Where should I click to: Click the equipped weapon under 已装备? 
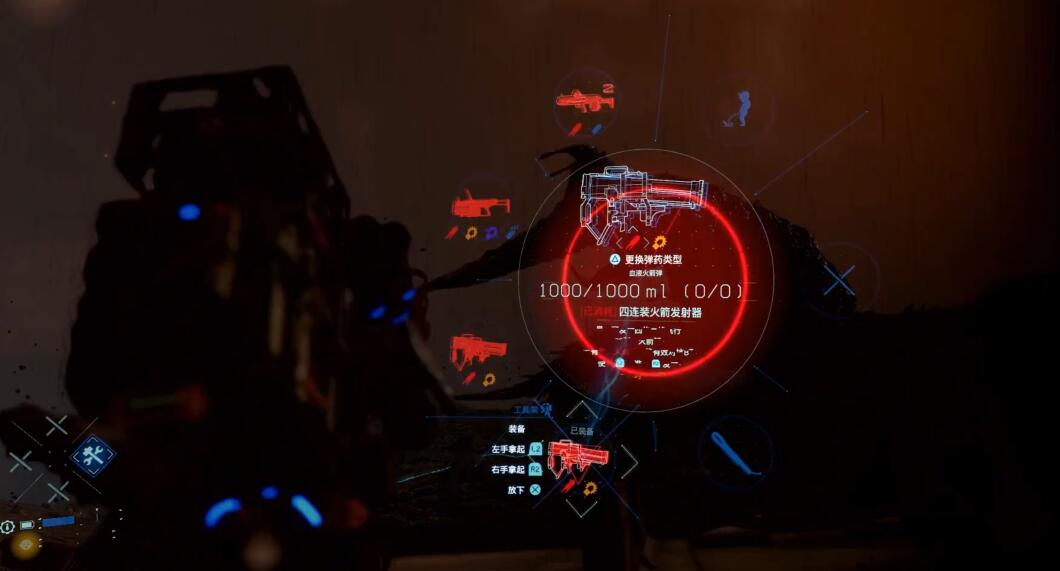coord(579,458)
